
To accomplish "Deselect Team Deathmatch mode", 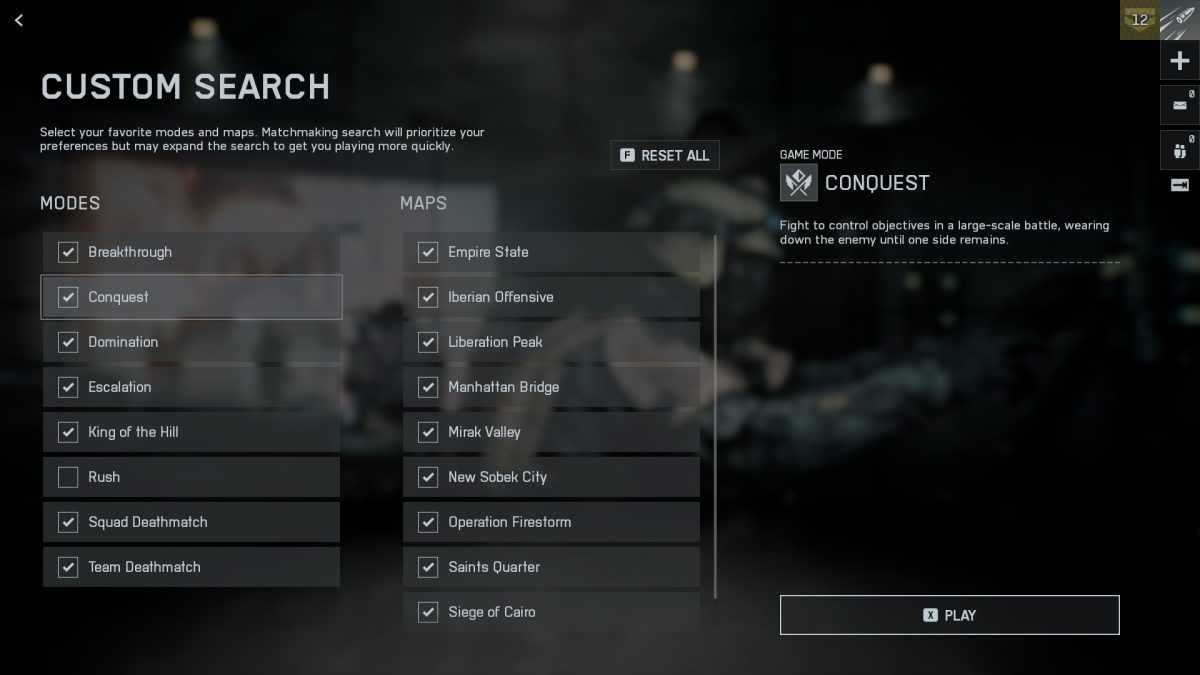I will (x=68, y=567).
